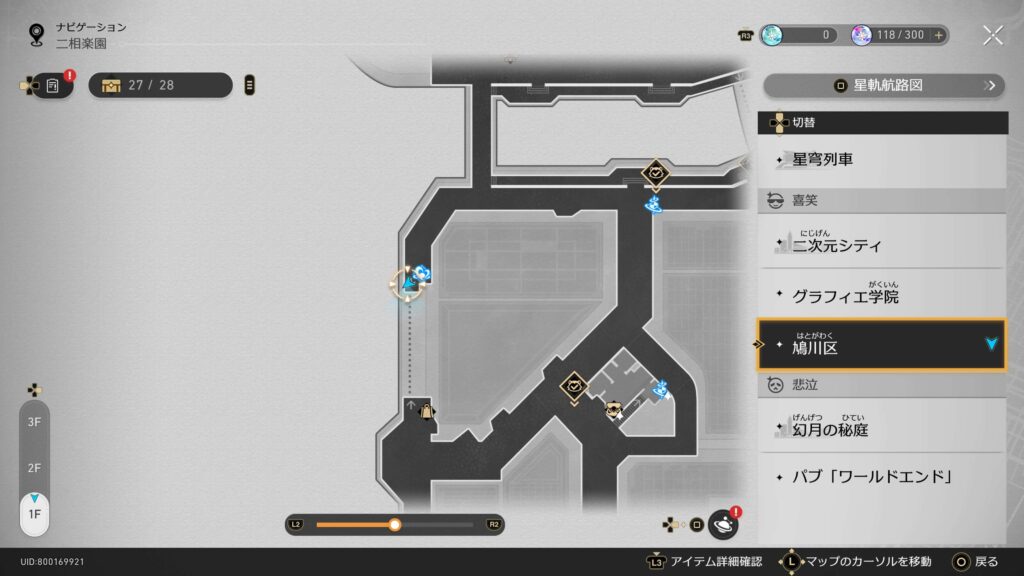Expand the small pill button beside chest counter
The image size is (1024, 576).
click(x=249, y=85)
